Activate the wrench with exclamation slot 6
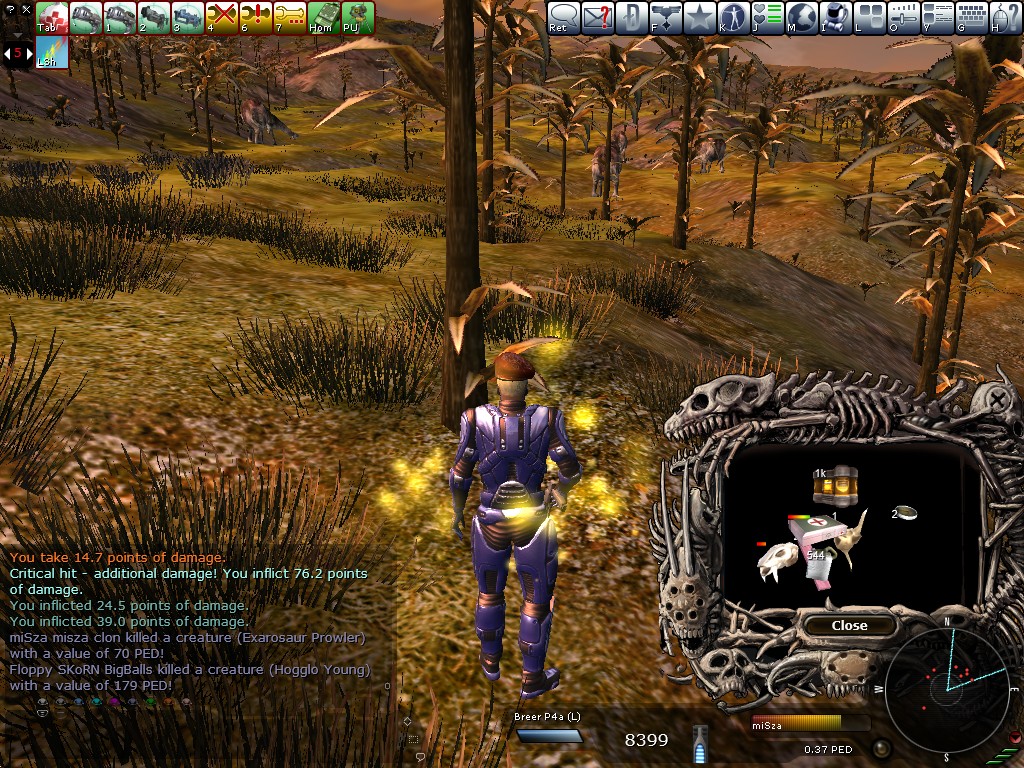1024x768 pixels. point(256,17)
